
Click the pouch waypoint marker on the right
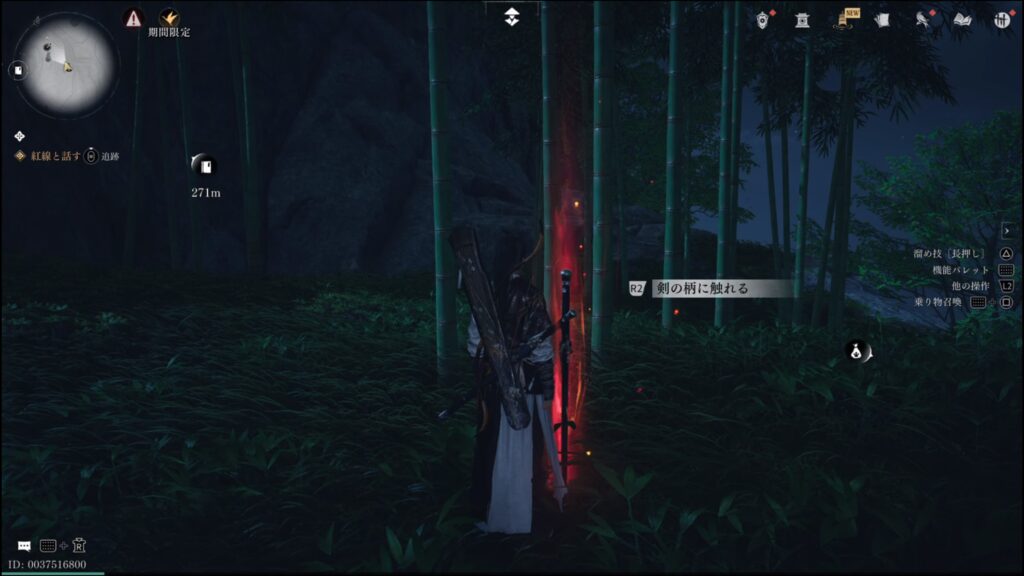pyautogui.click(x=857, y=351)
